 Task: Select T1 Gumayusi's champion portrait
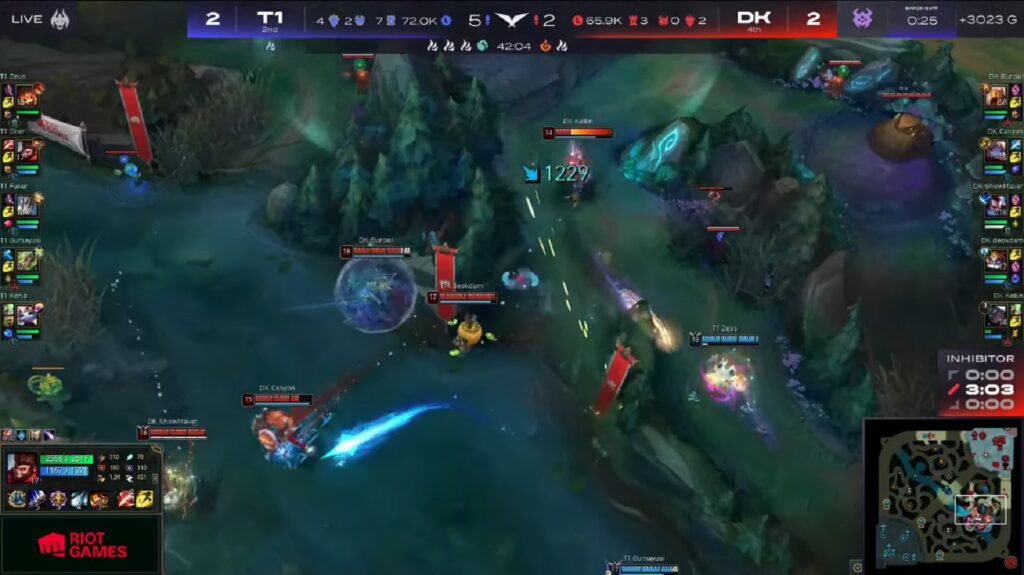click(27, 260)
